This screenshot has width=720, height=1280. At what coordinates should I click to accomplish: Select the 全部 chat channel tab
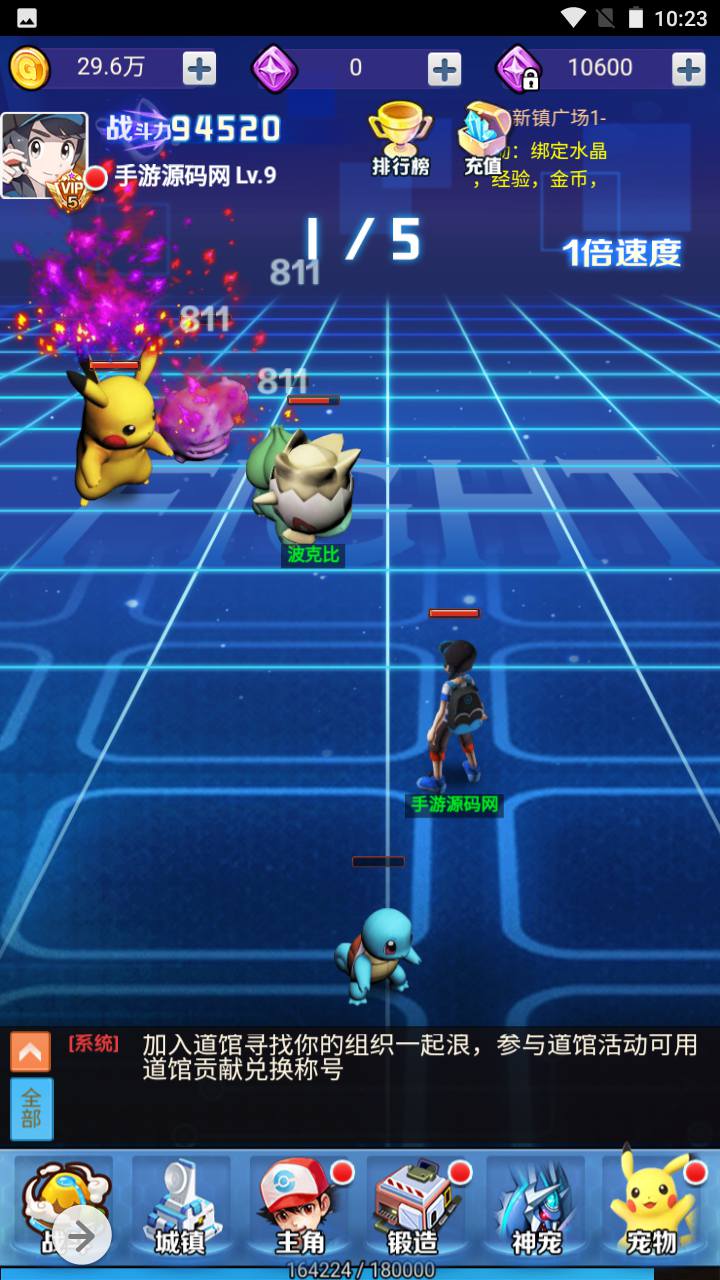coord(31,1108)
